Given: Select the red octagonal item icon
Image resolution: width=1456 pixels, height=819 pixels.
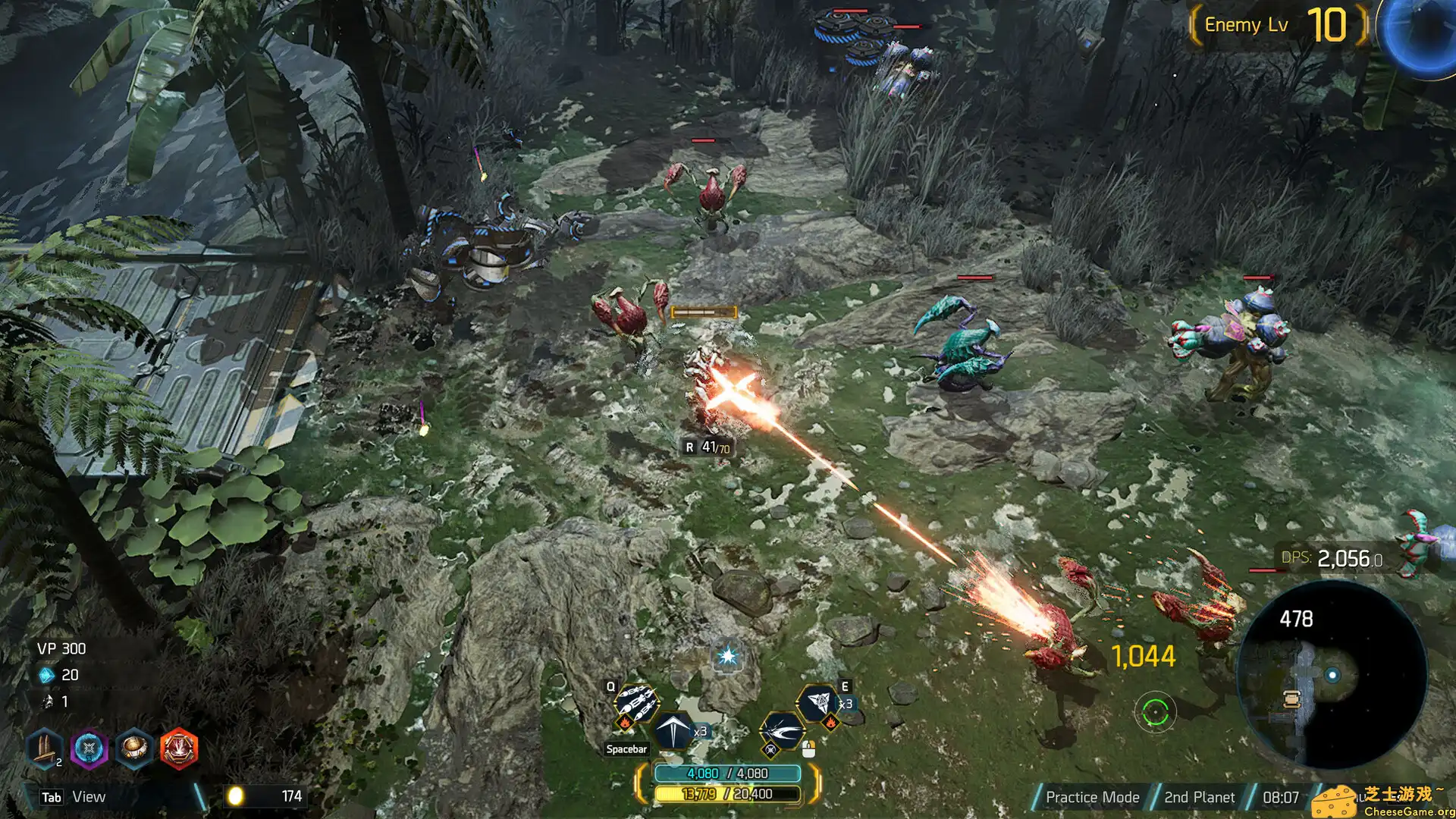Looking at the screenshot, I should click(179, 748).
